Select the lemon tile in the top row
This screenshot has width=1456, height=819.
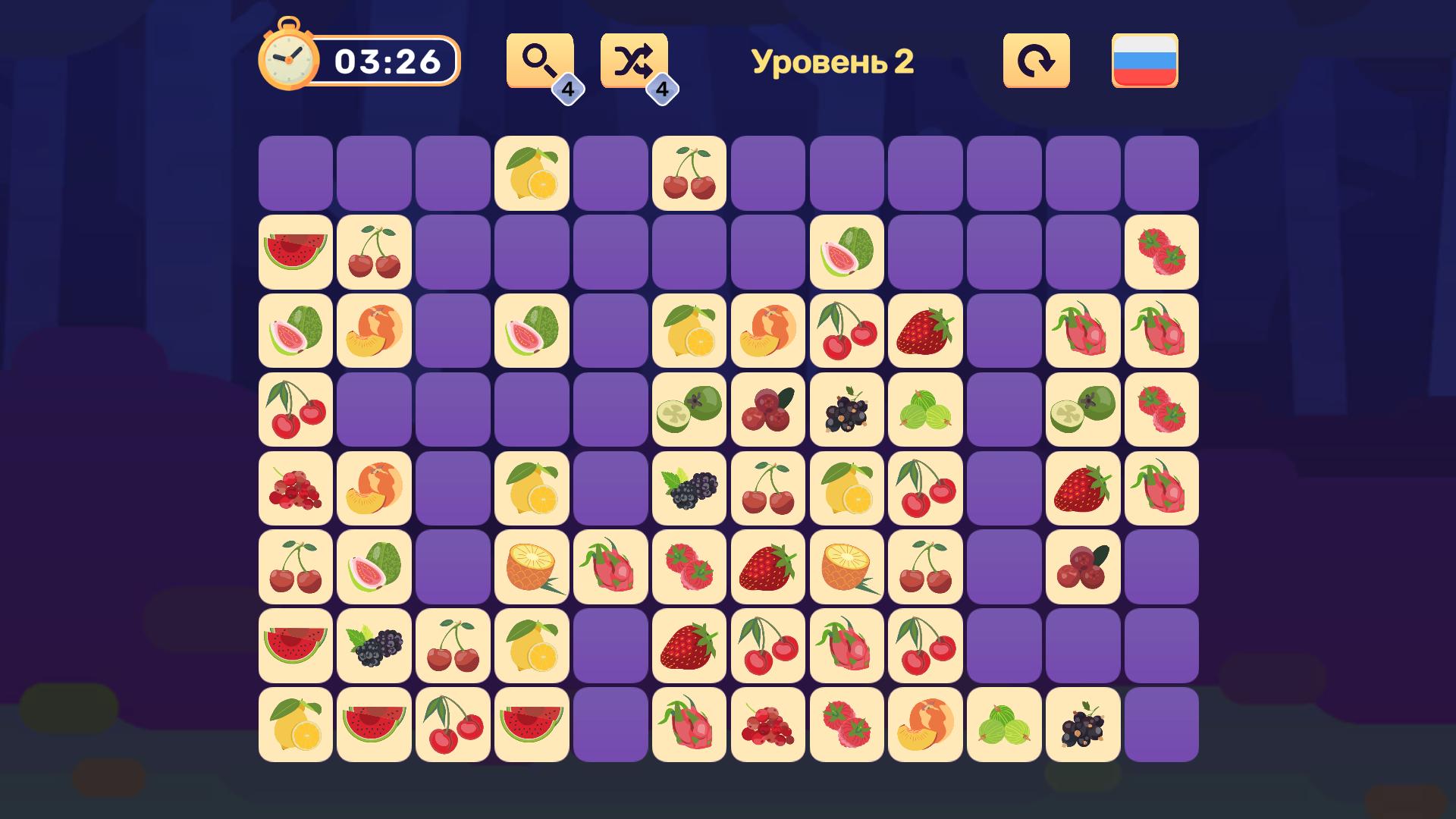pyautogui.click(x=531, y=174)
